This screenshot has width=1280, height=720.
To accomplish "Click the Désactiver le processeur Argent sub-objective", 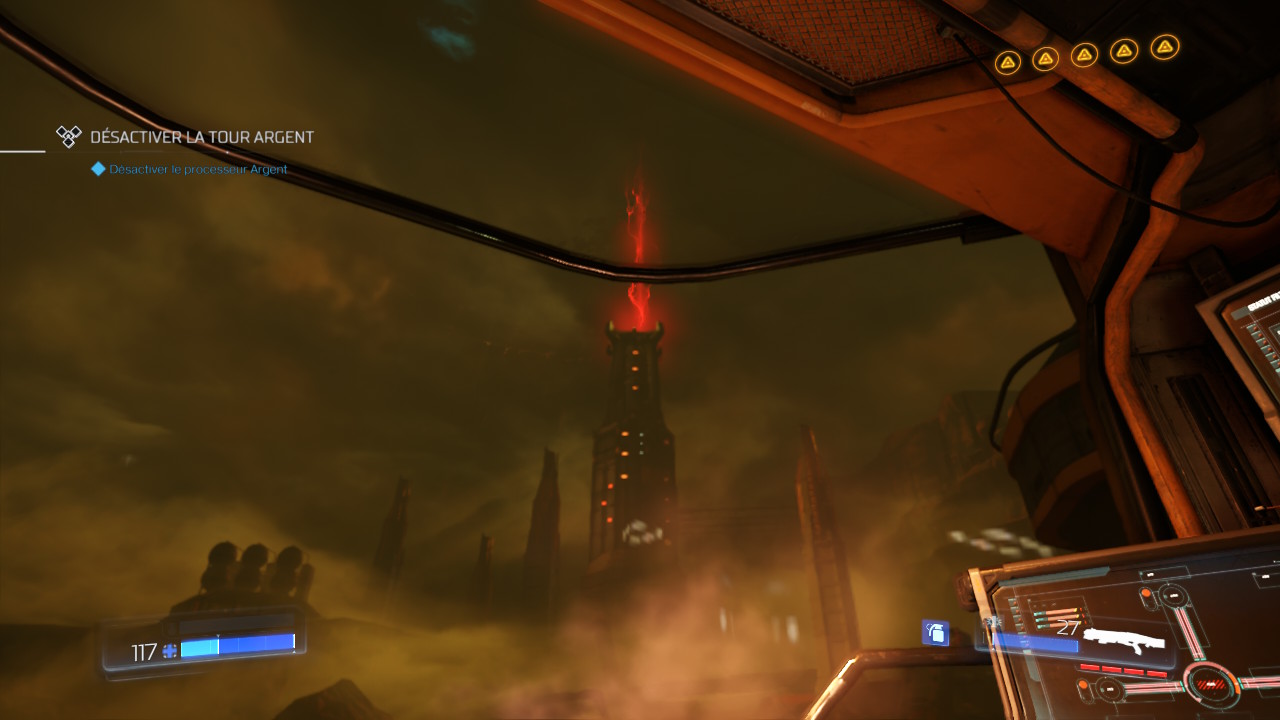I will [198, 169].
